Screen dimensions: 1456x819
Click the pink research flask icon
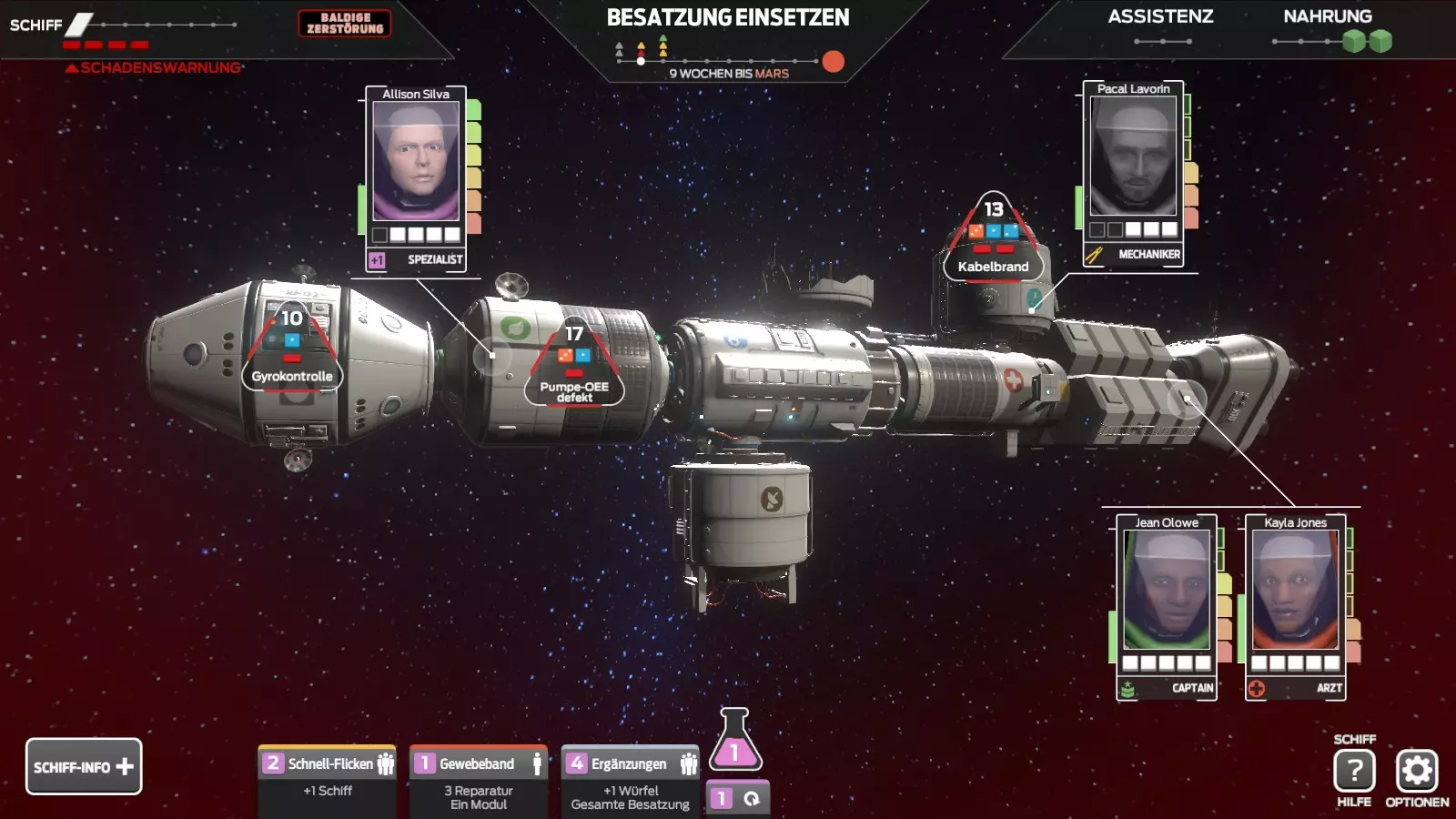734,741
